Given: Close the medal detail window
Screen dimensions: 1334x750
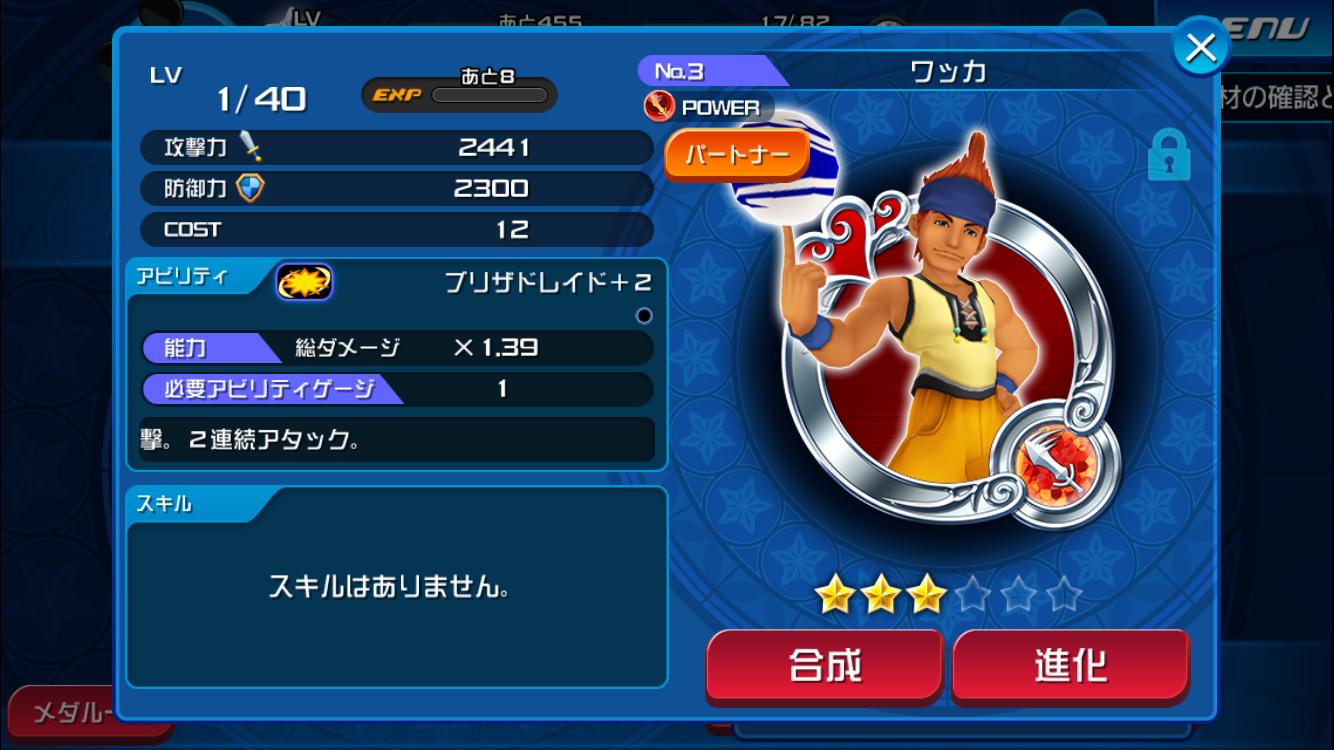Looking at the screenshot, I should point(1200,47).
